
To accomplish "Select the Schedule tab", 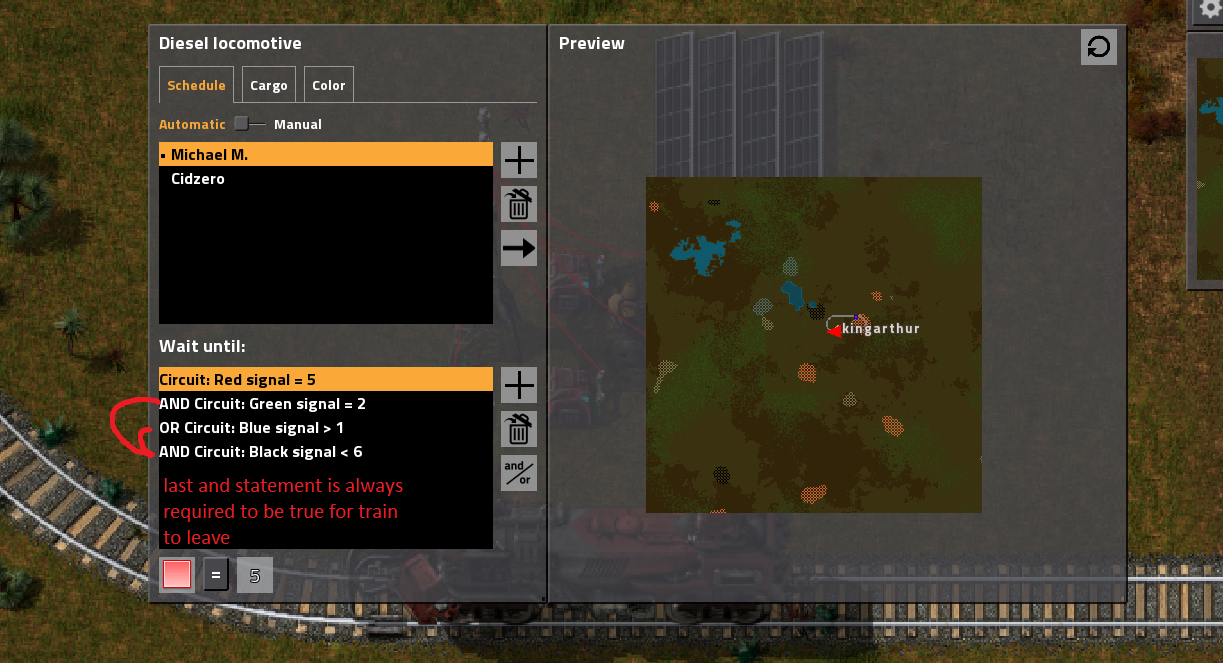I will [196, 86].
